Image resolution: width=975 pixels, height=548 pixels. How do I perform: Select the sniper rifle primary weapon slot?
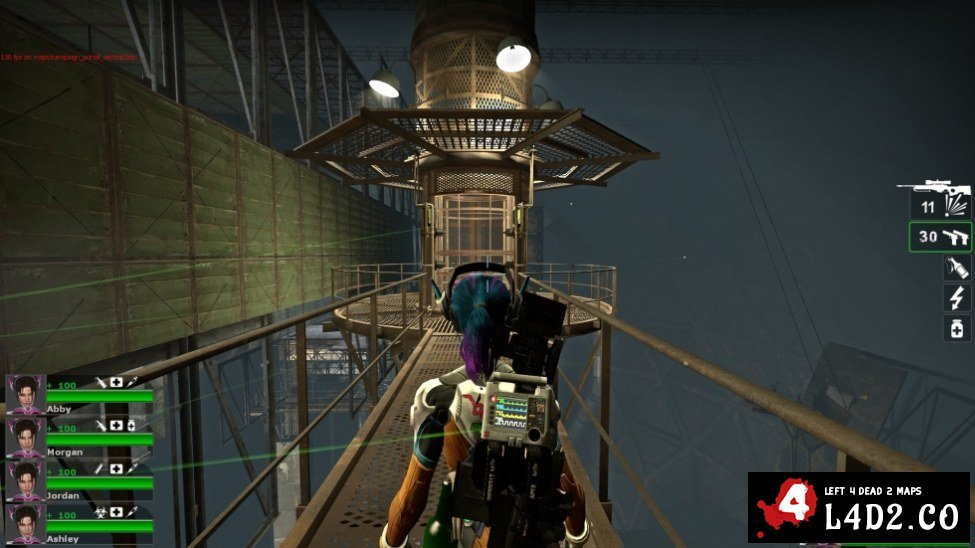(x=934, y=192)
